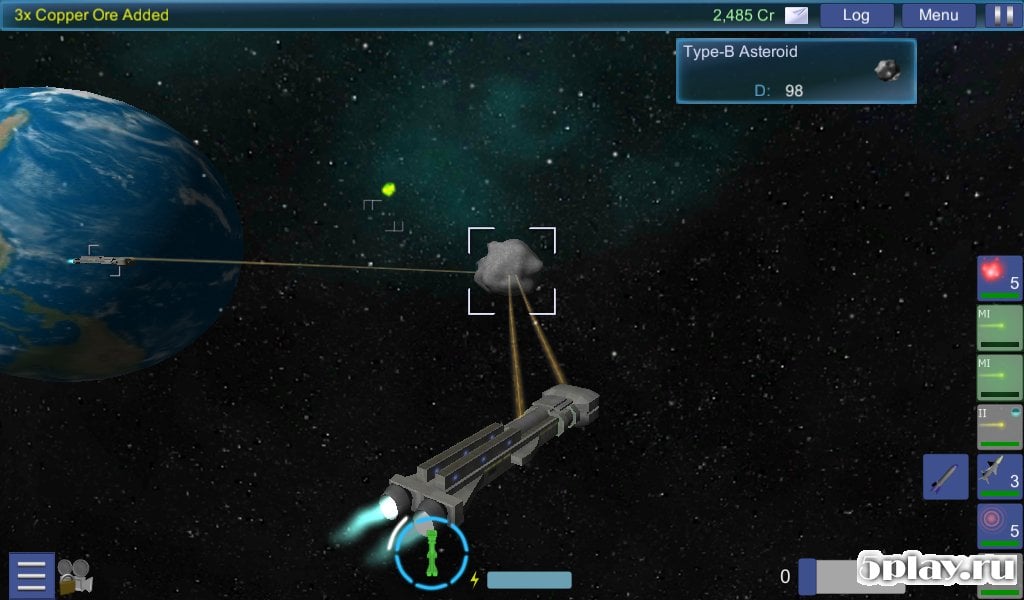Pause the game
Screen dimensions: 1024x600
pos(1000,15)
